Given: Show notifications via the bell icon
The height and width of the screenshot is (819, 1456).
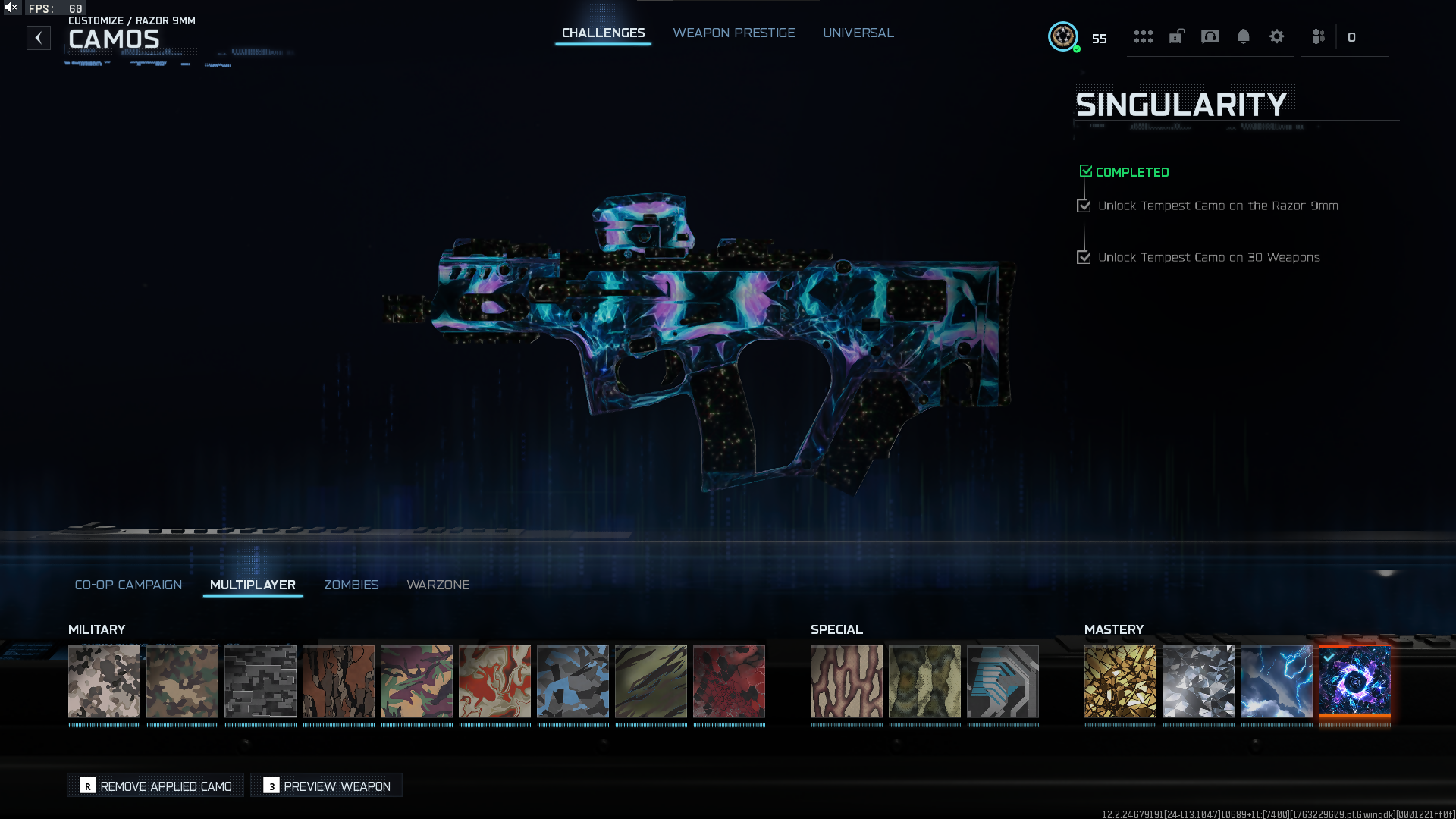Looking at the screenshot, I should click(x=1243, y=36).
